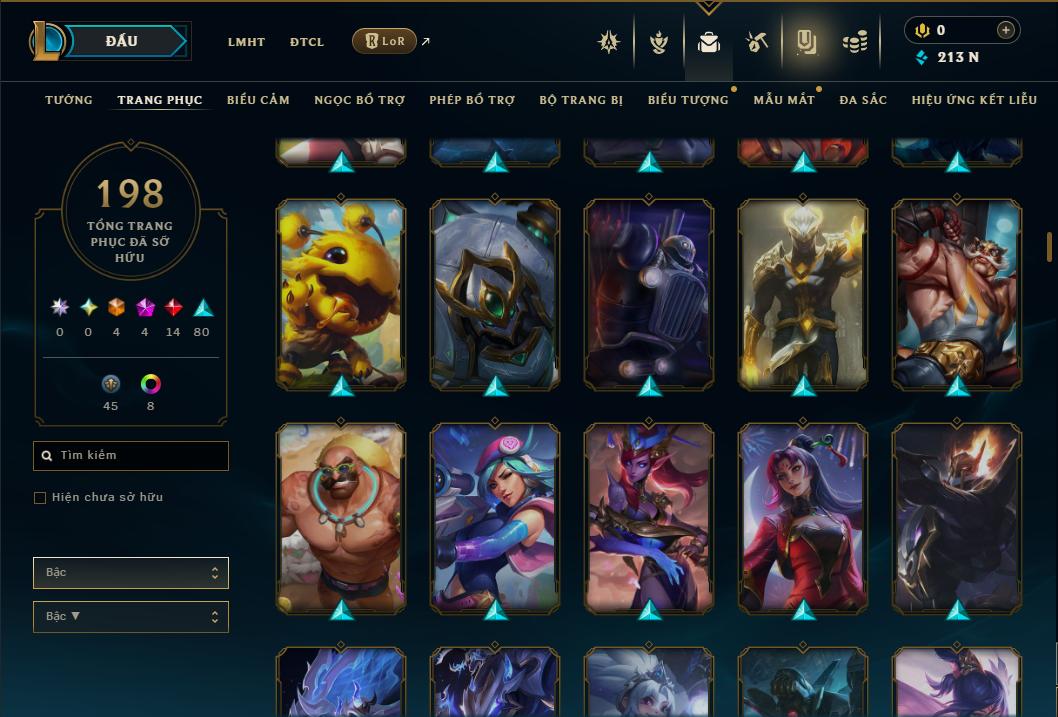Switch to the TƯỚNG tab
The width and height of the screenshot is (1058, 717).
pyautogui.click(x=69, y=100)
